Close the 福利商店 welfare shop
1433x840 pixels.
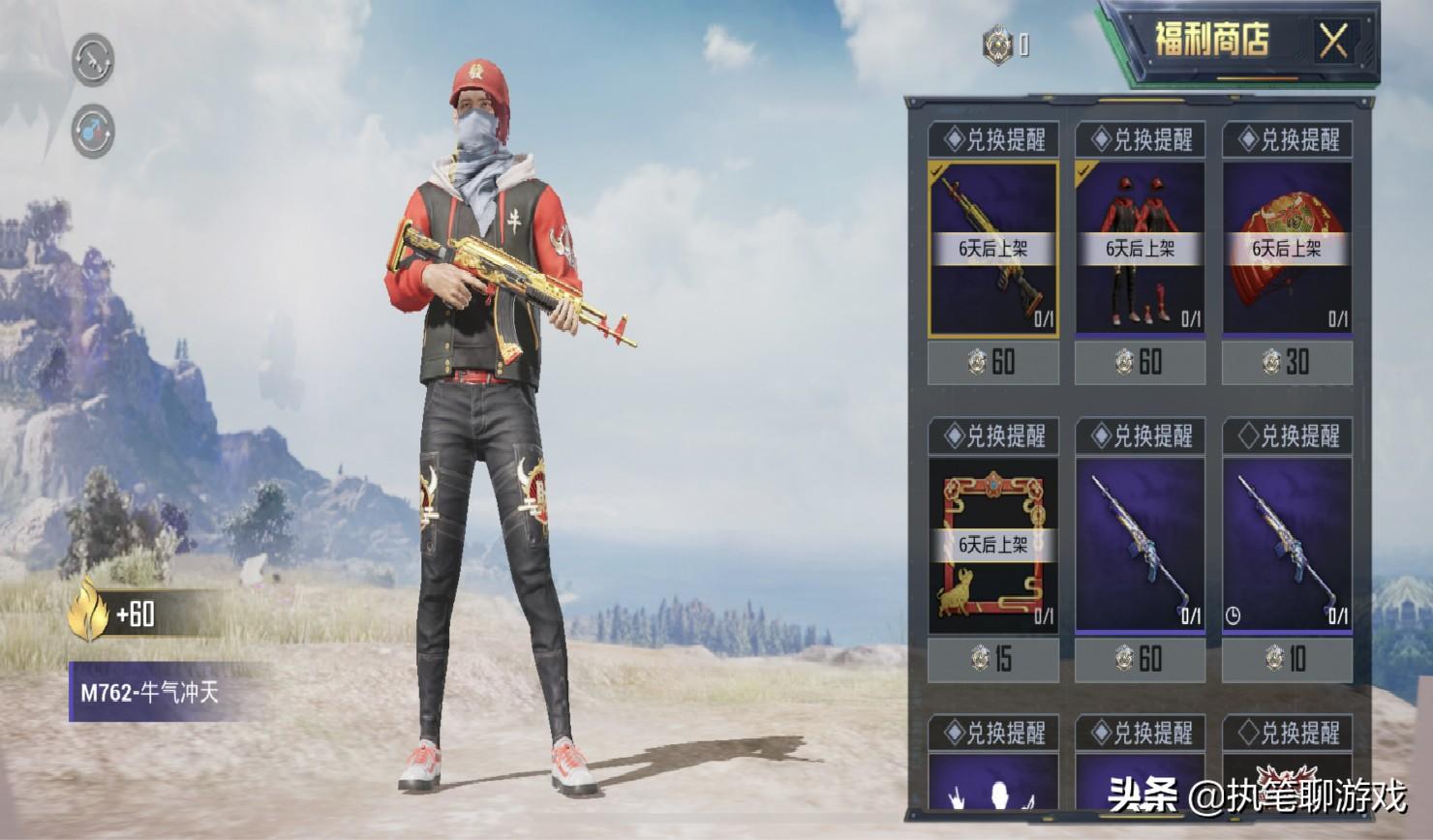click(x=1333, y=42)
